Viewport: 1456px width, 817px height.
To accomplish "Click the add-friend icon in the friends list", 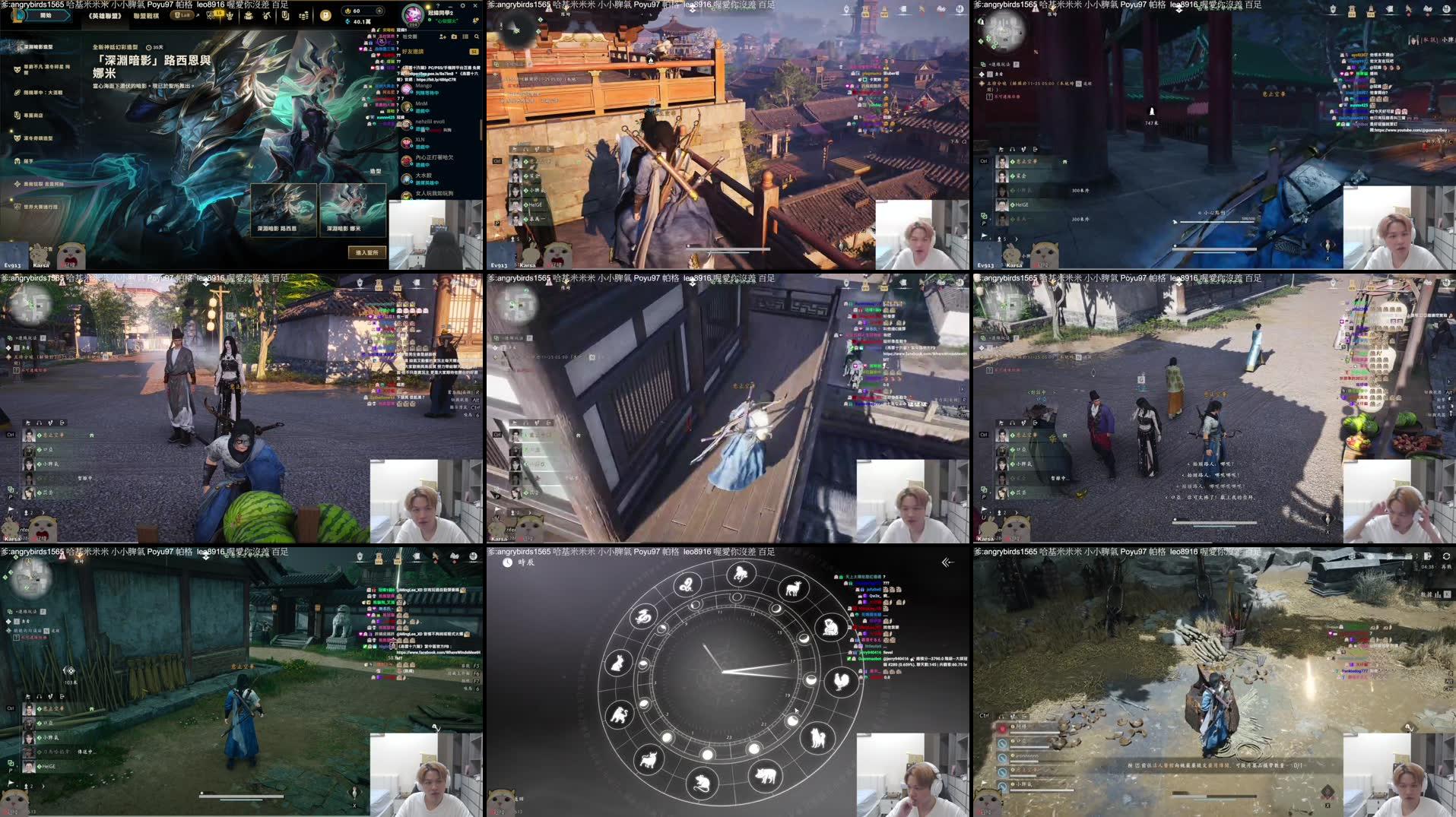I will pyautogui.click(x=442, y=36).
